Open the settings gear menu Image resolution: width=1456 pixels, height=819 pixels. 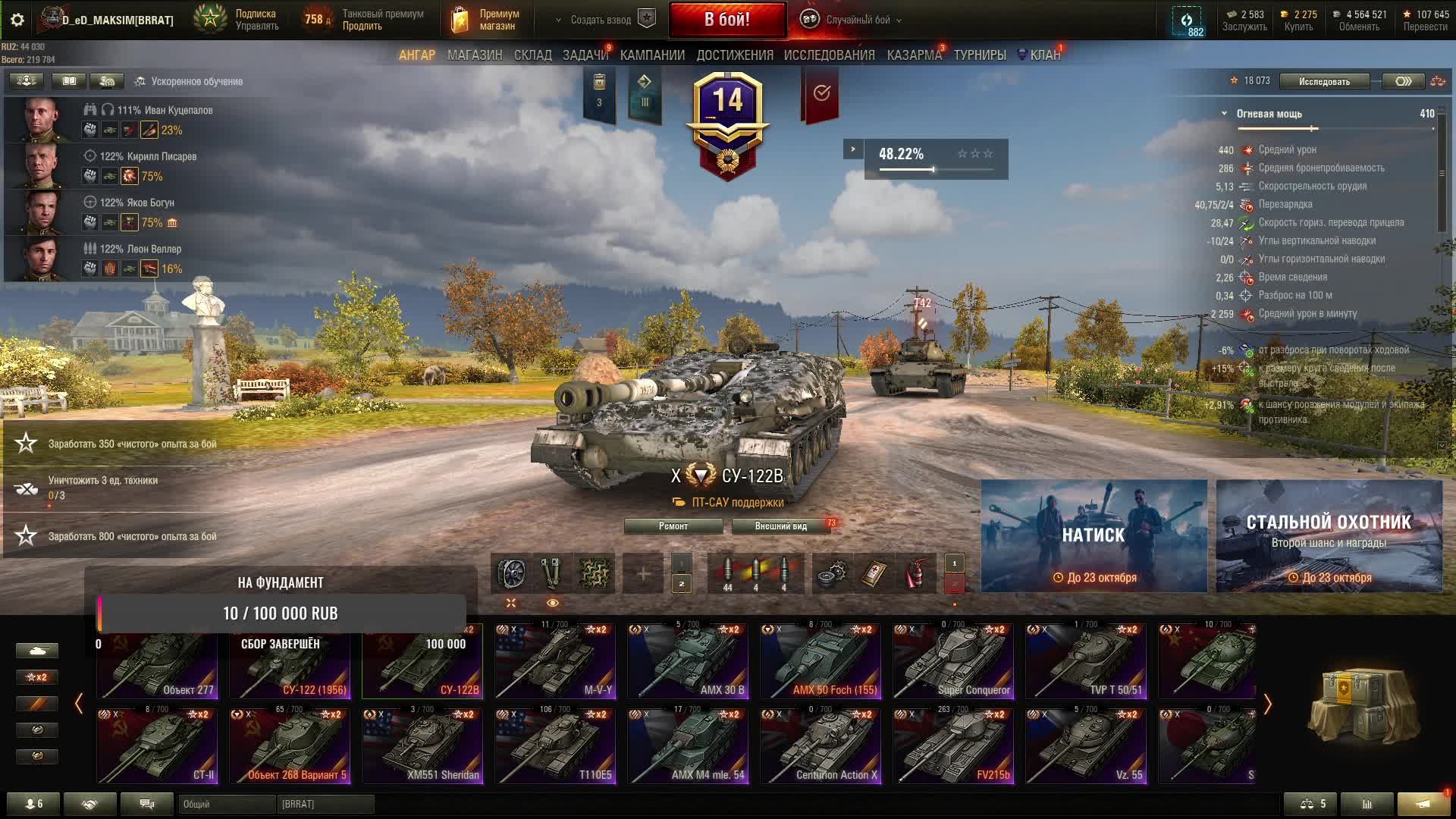(x=17, y=20)
